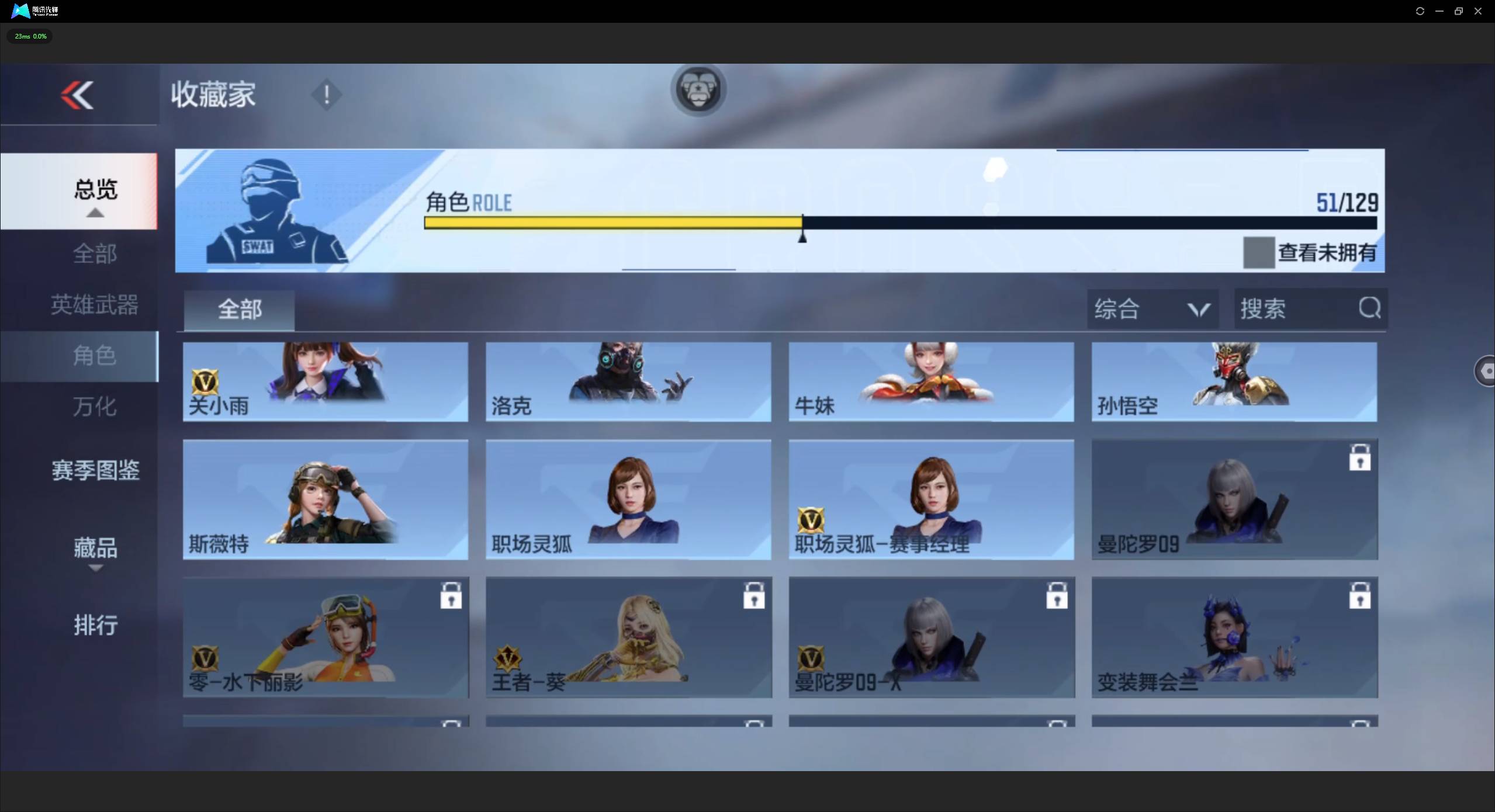Open the 赛季图鉴 page
Screen dimensions: 1495x812
[95, 470]
